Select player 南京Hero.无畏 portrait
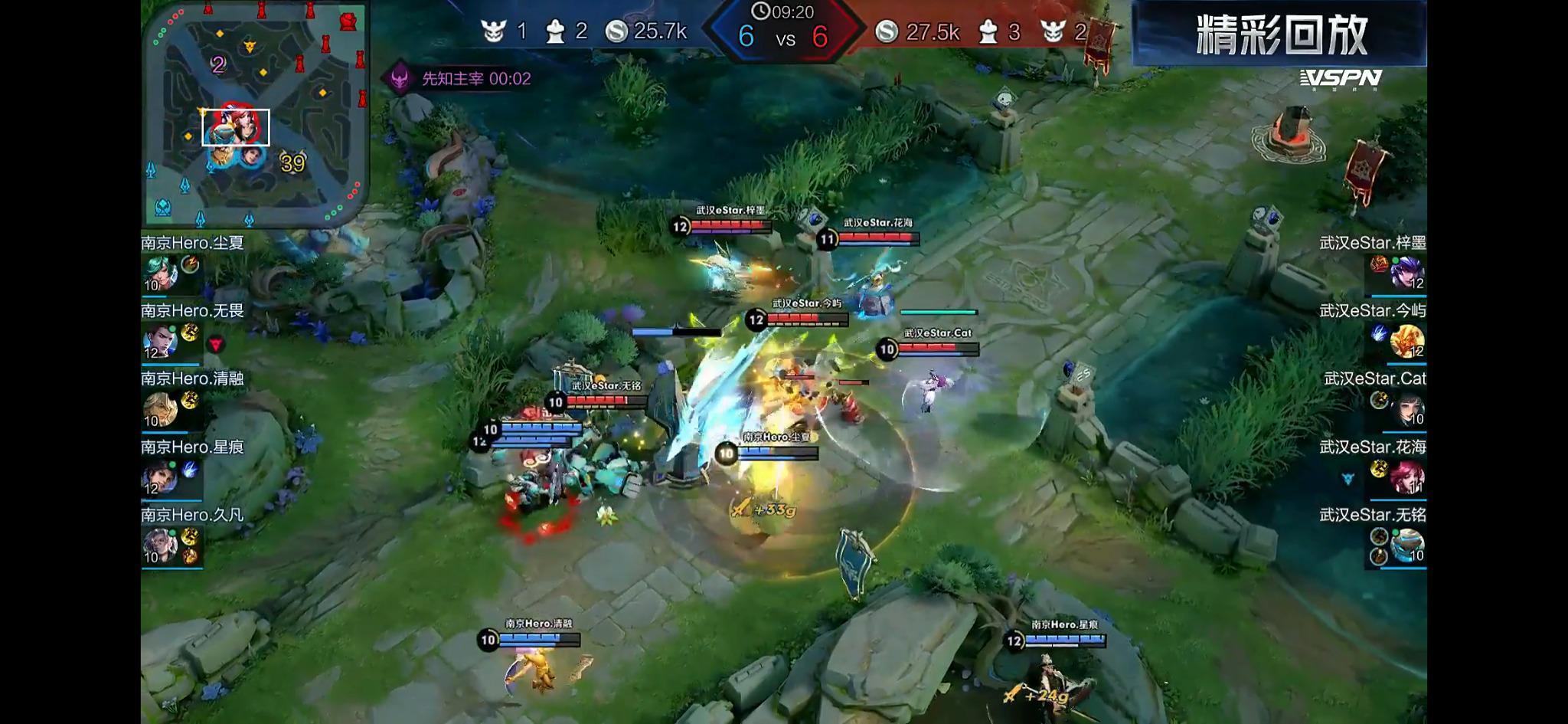 162,340
